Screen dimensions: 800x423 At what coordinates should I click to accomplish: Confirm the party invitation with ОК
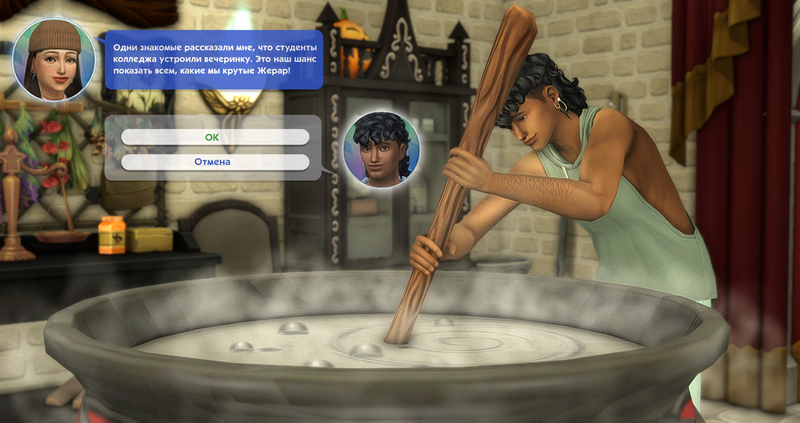pos(214,137)
